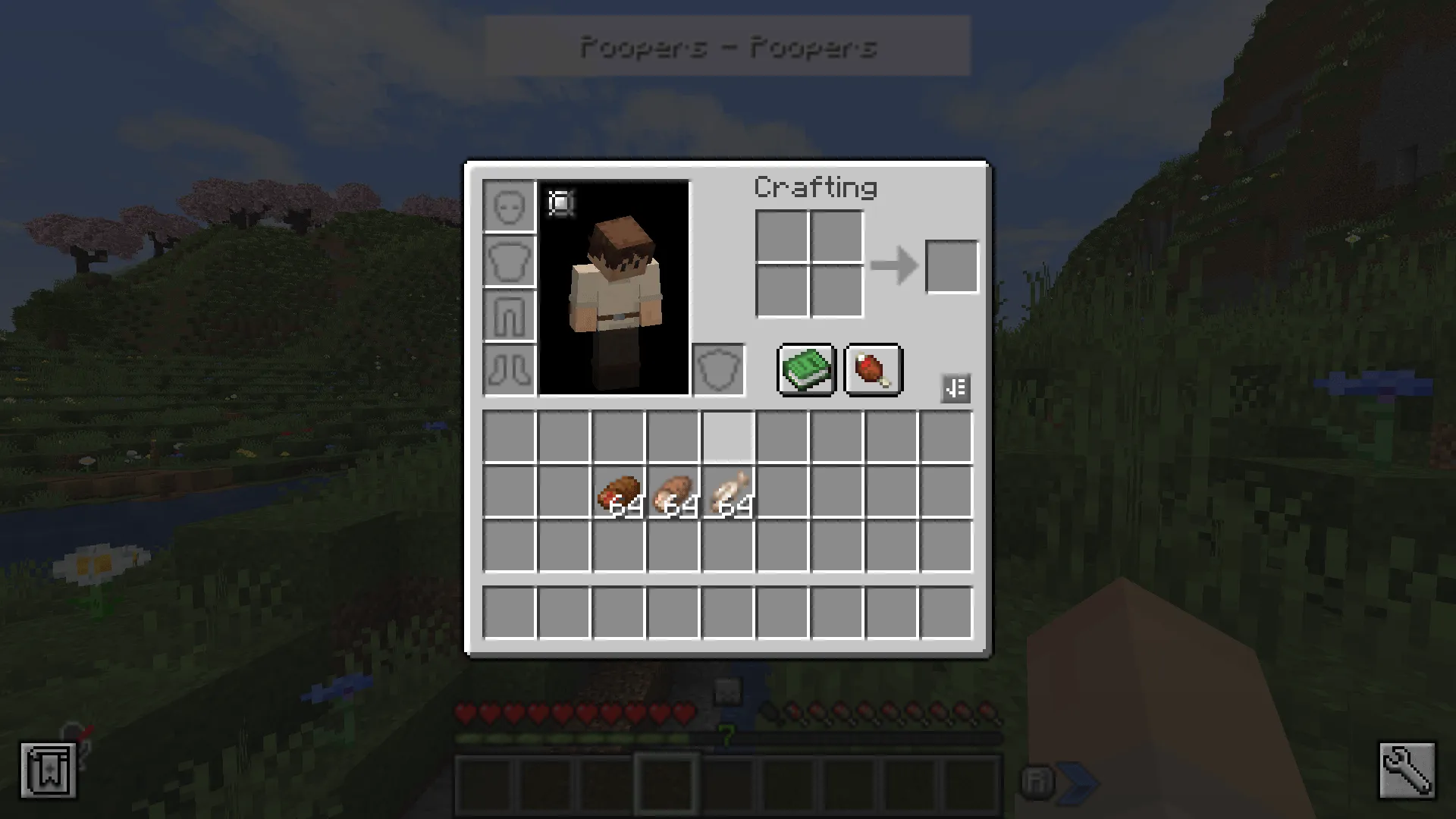Select the helmet armor slot

[x=509, y=205]
